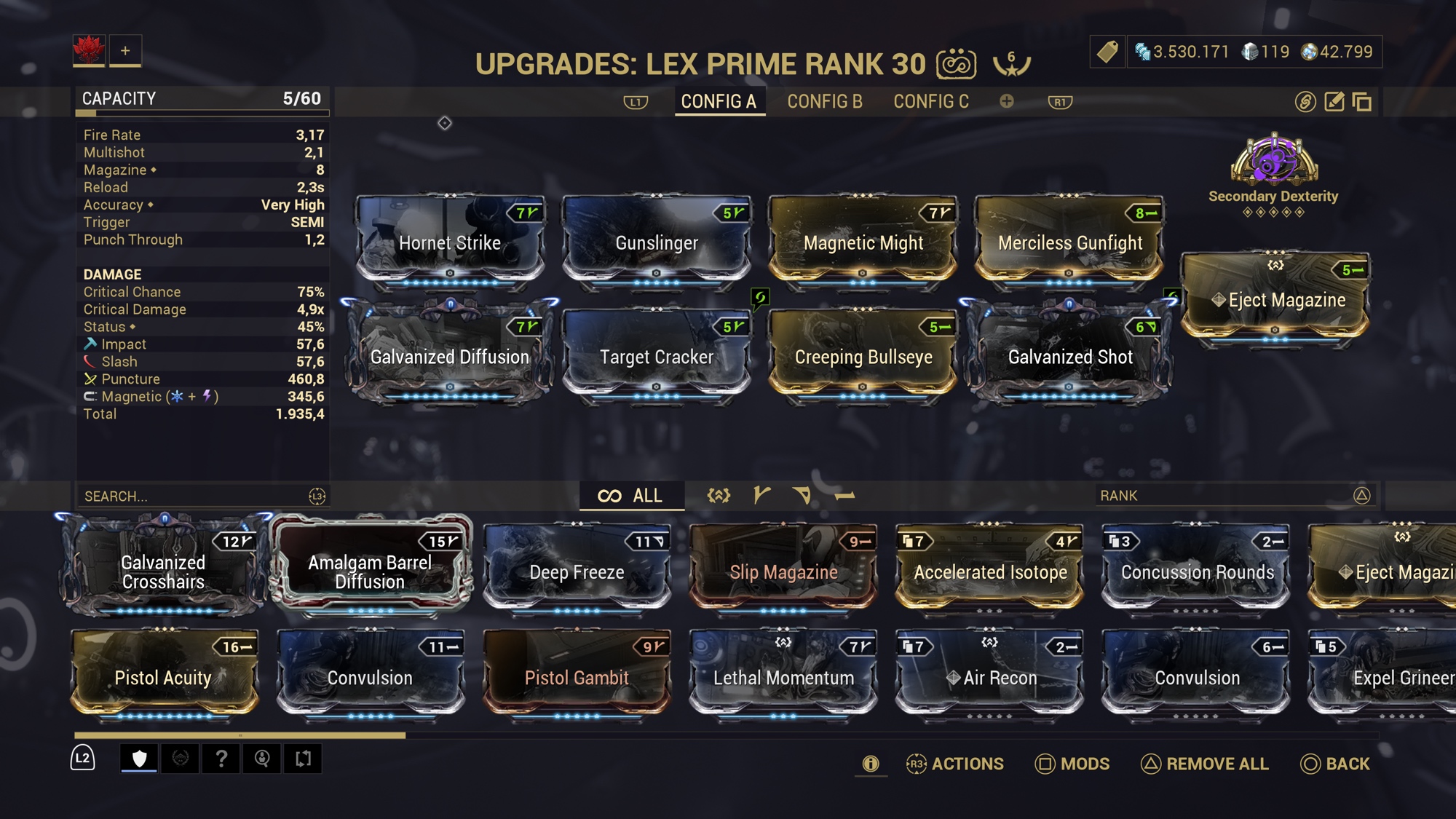This screenshot has width=1456, height=819.
Task: Choose the Pistol Acuity mod card
Action: click(163, 675)
